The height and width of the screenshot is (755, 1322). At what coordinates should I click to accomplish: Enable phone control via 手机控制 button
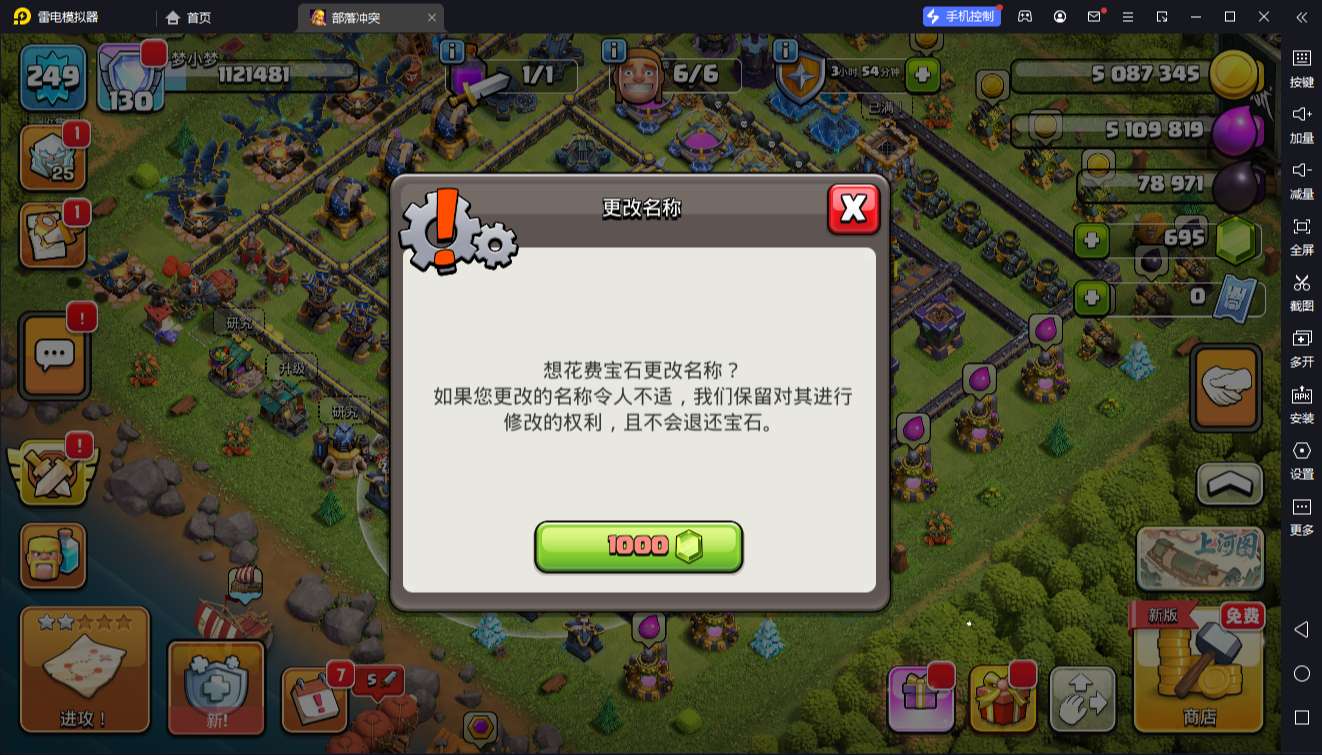pyautogui.click(x=963, y=17)
